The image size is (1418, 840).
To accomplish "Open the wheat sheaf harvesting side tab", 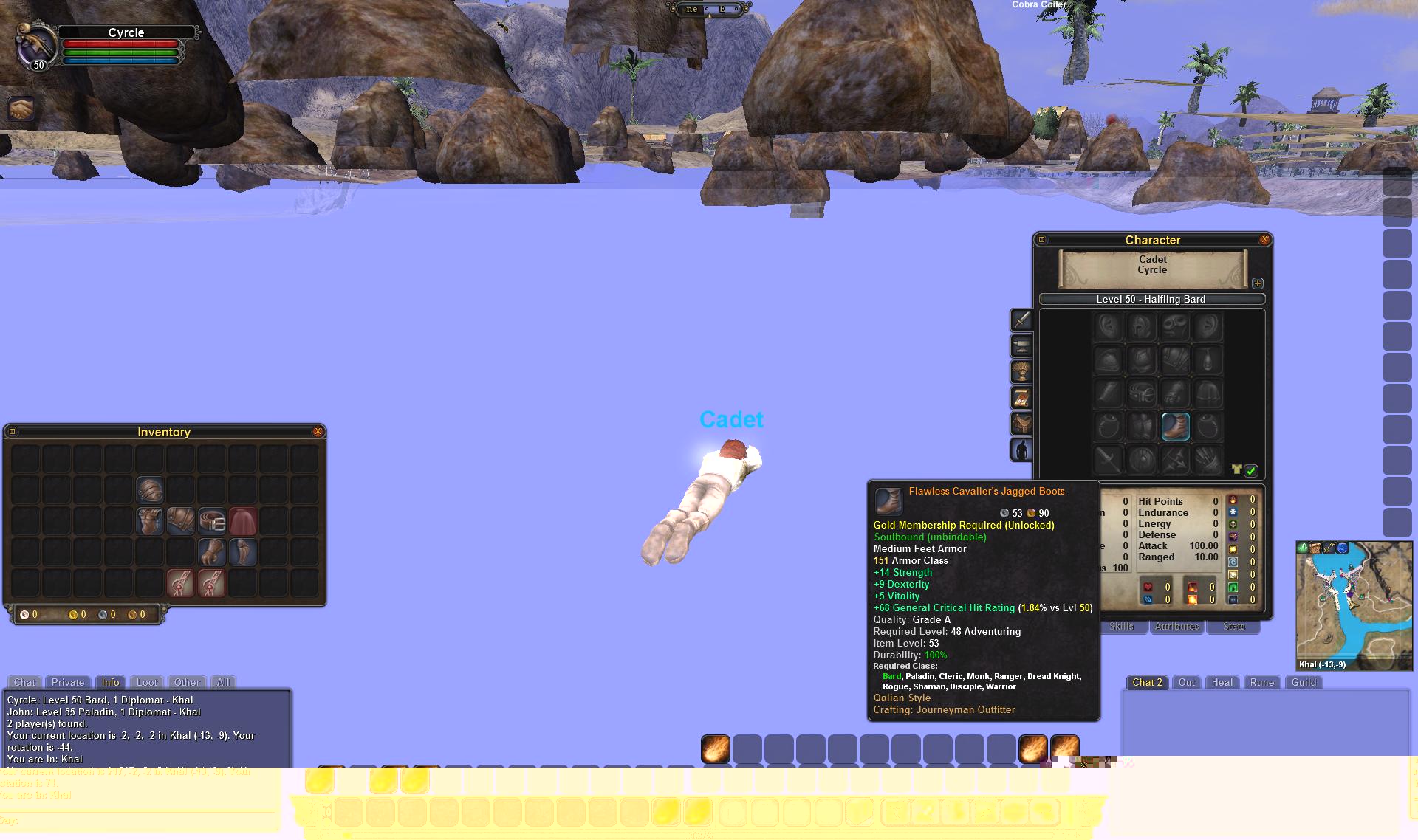I will coord(1021,372).
